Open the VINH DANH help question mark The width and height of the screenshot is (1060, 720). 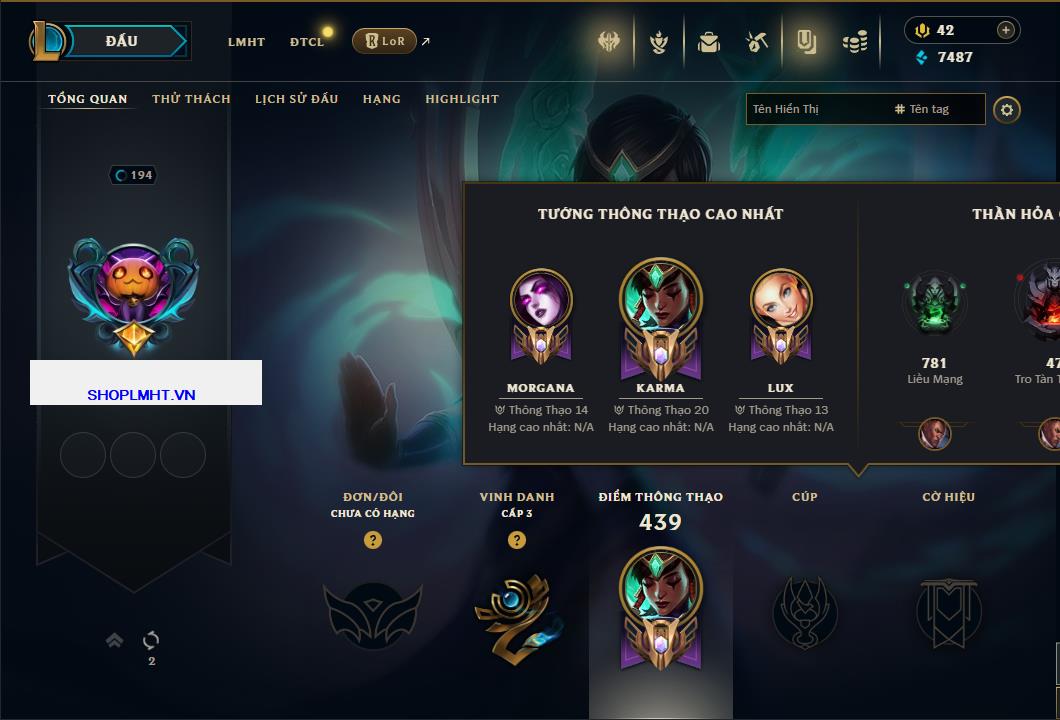(517, 540)
